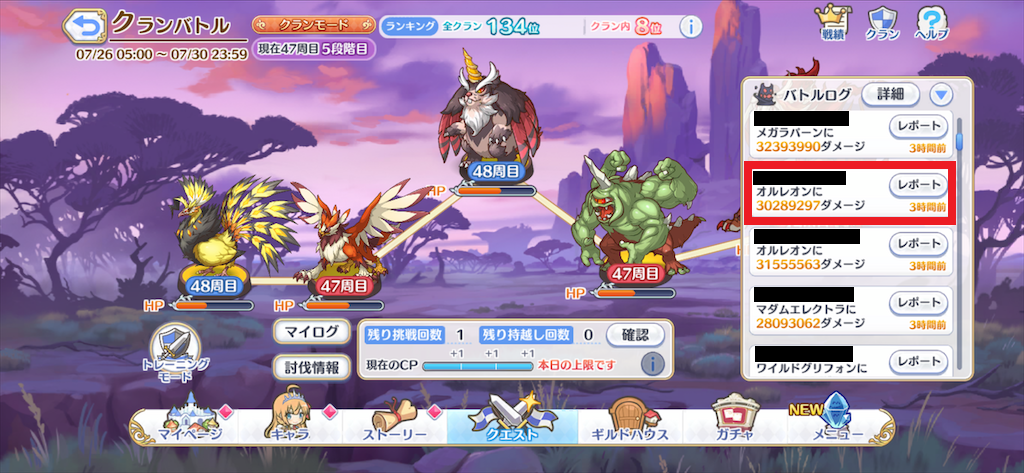Open 討伐情報 button
1024x473 pixels.
(x=311, y=367)
